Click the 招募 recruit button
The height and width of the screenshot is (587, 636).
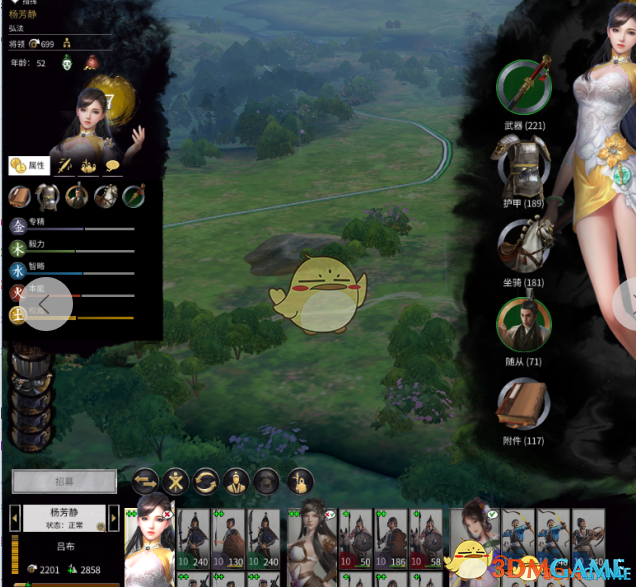(64, 482)
